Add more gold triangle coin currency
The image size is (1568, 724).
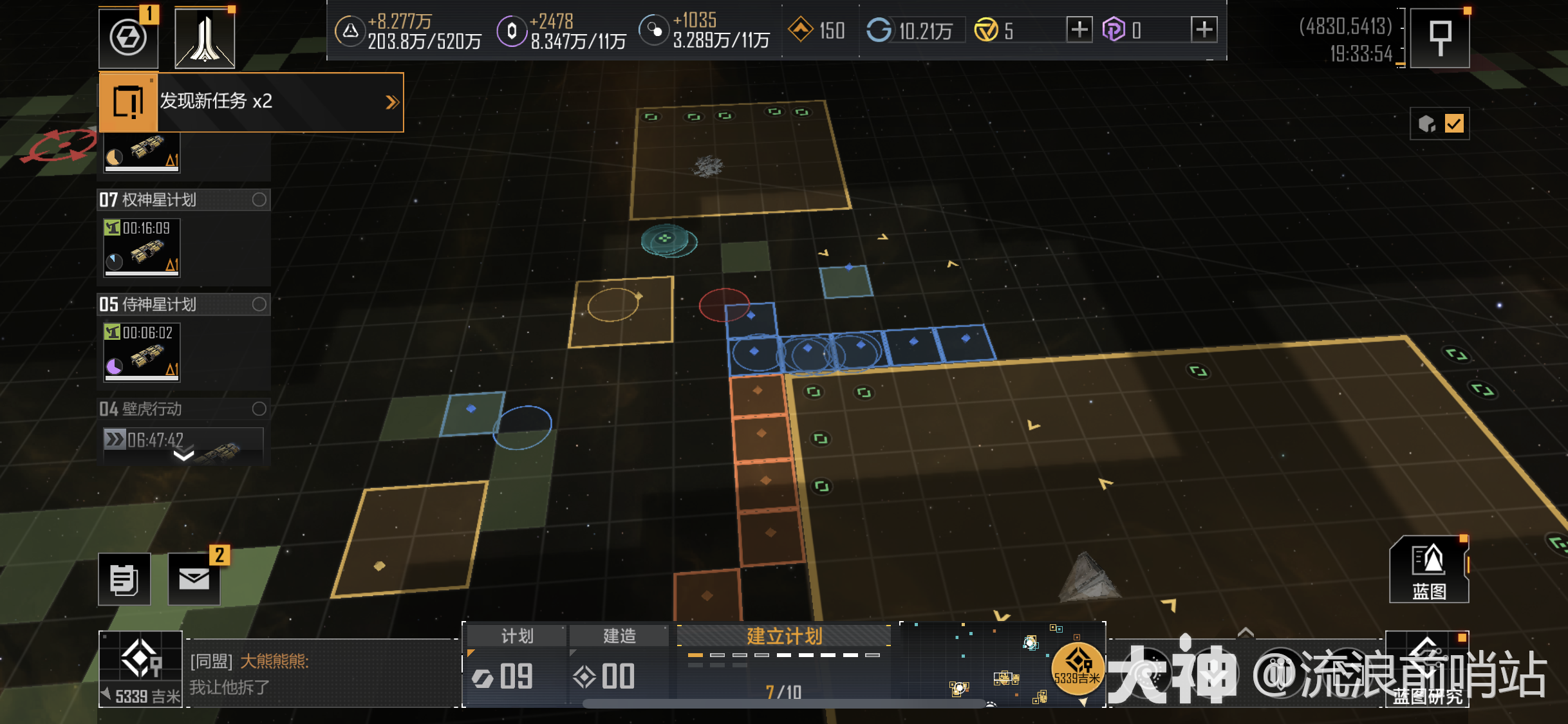click(1079, 30)
